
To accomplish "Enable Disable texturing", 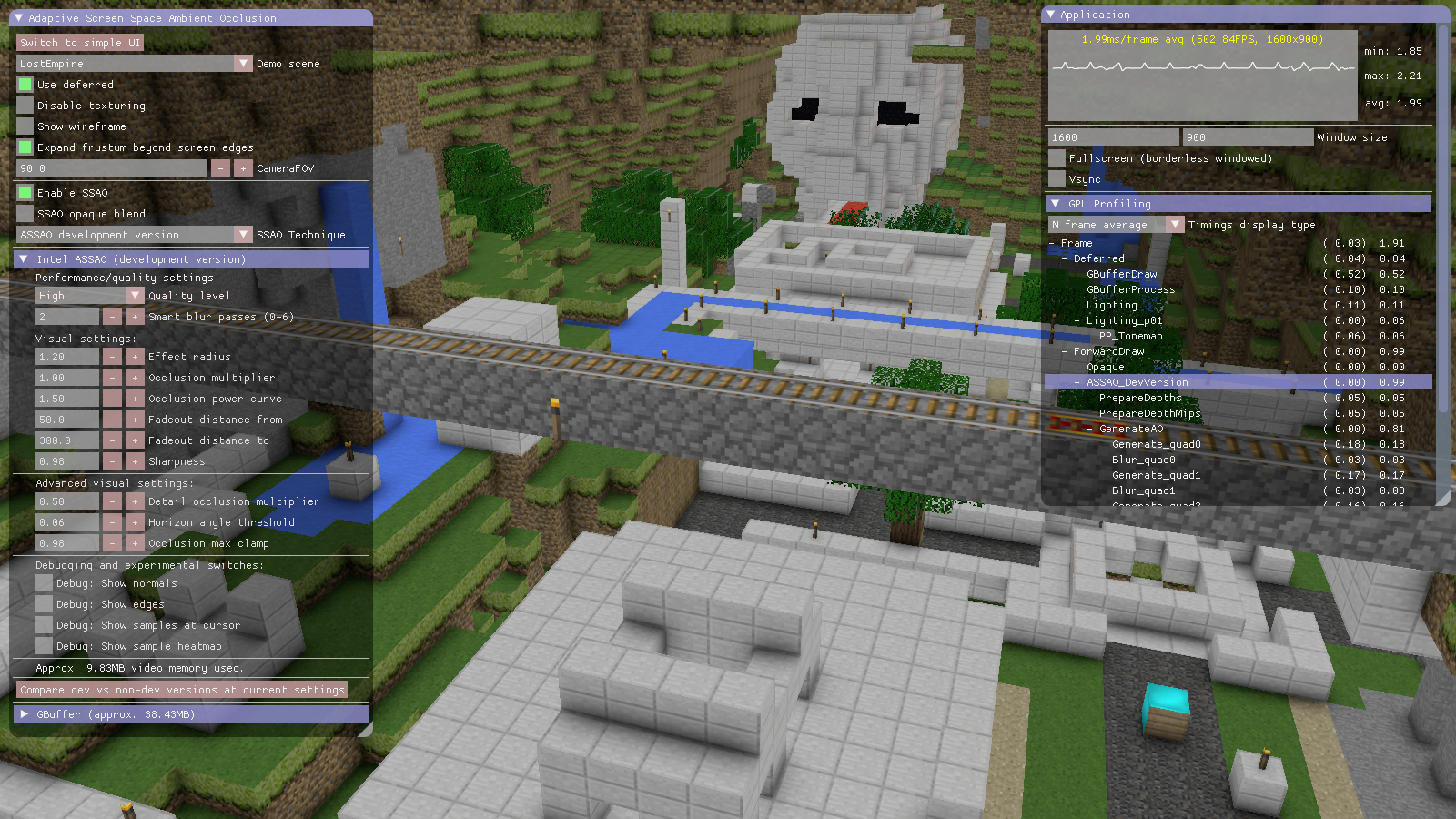I will click(25, 105).
